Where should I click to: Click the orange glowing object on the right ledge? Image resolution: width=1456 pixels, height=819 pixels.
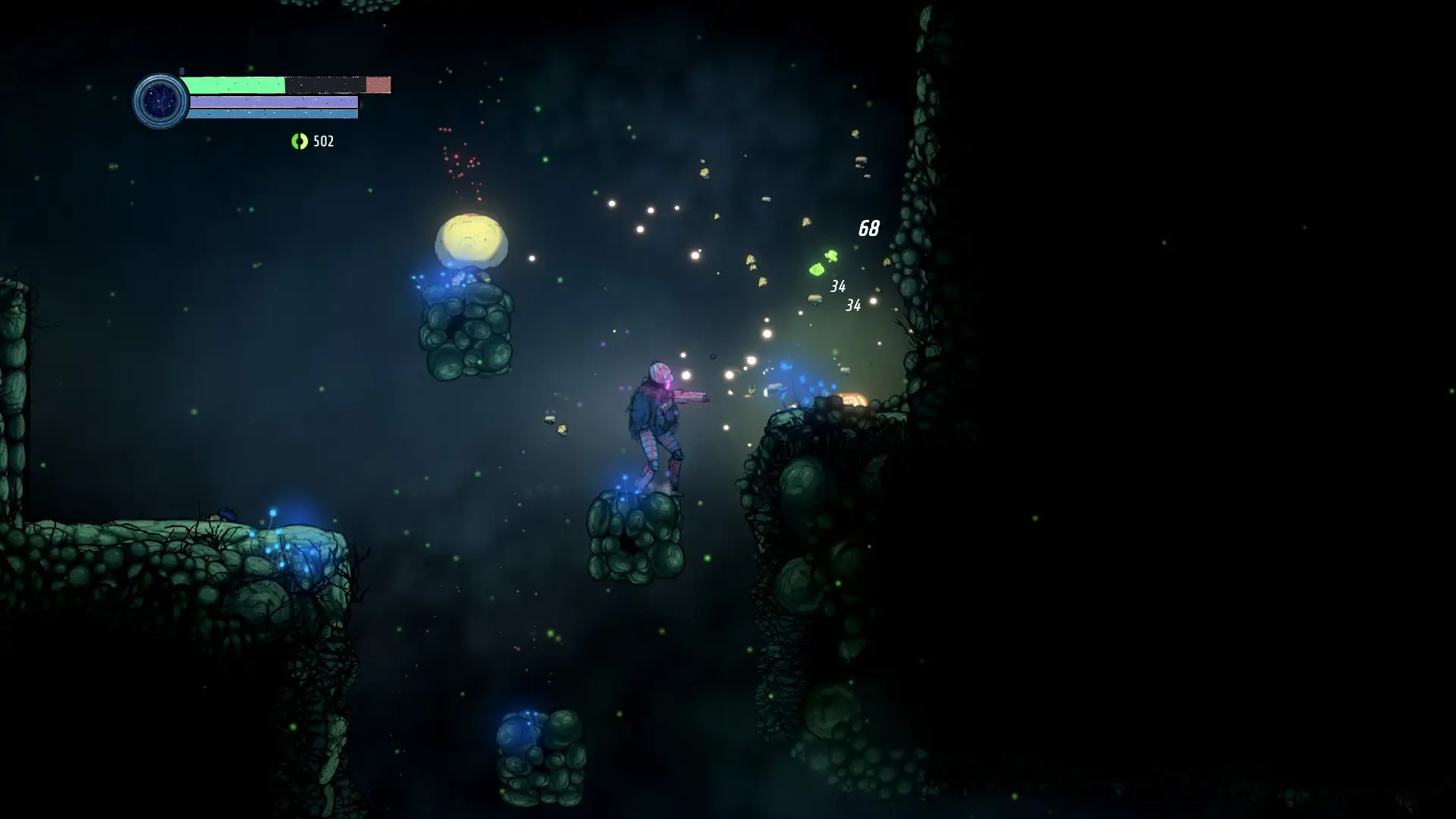click(852, 400)
